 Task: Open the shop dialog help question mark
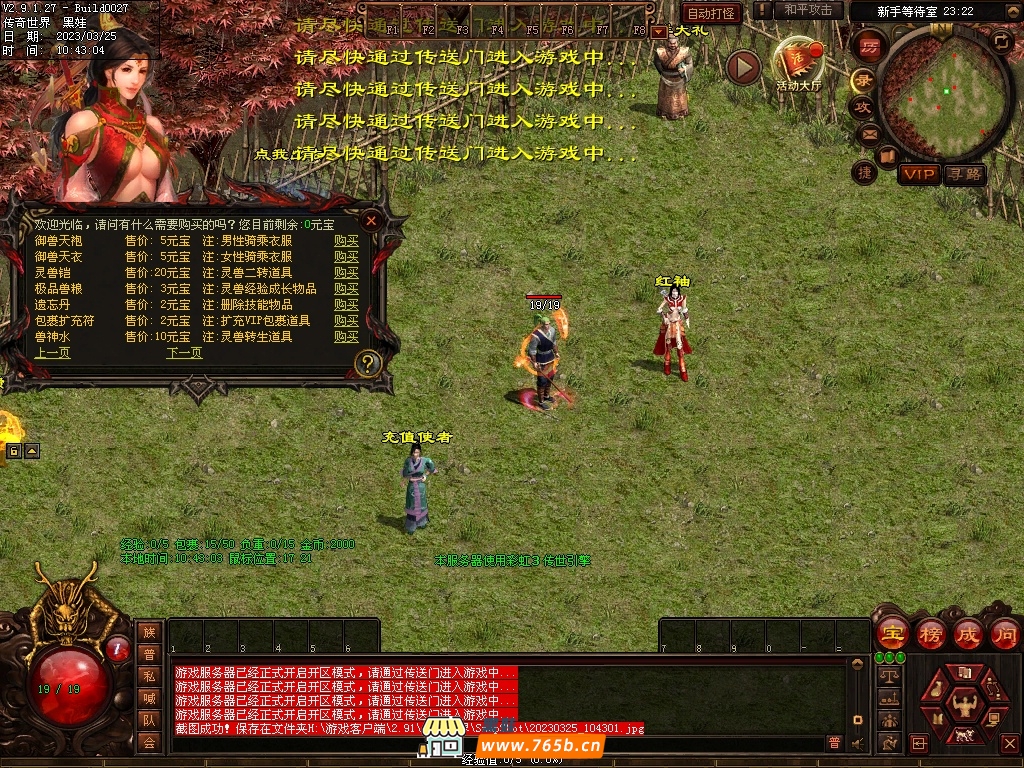368,363
